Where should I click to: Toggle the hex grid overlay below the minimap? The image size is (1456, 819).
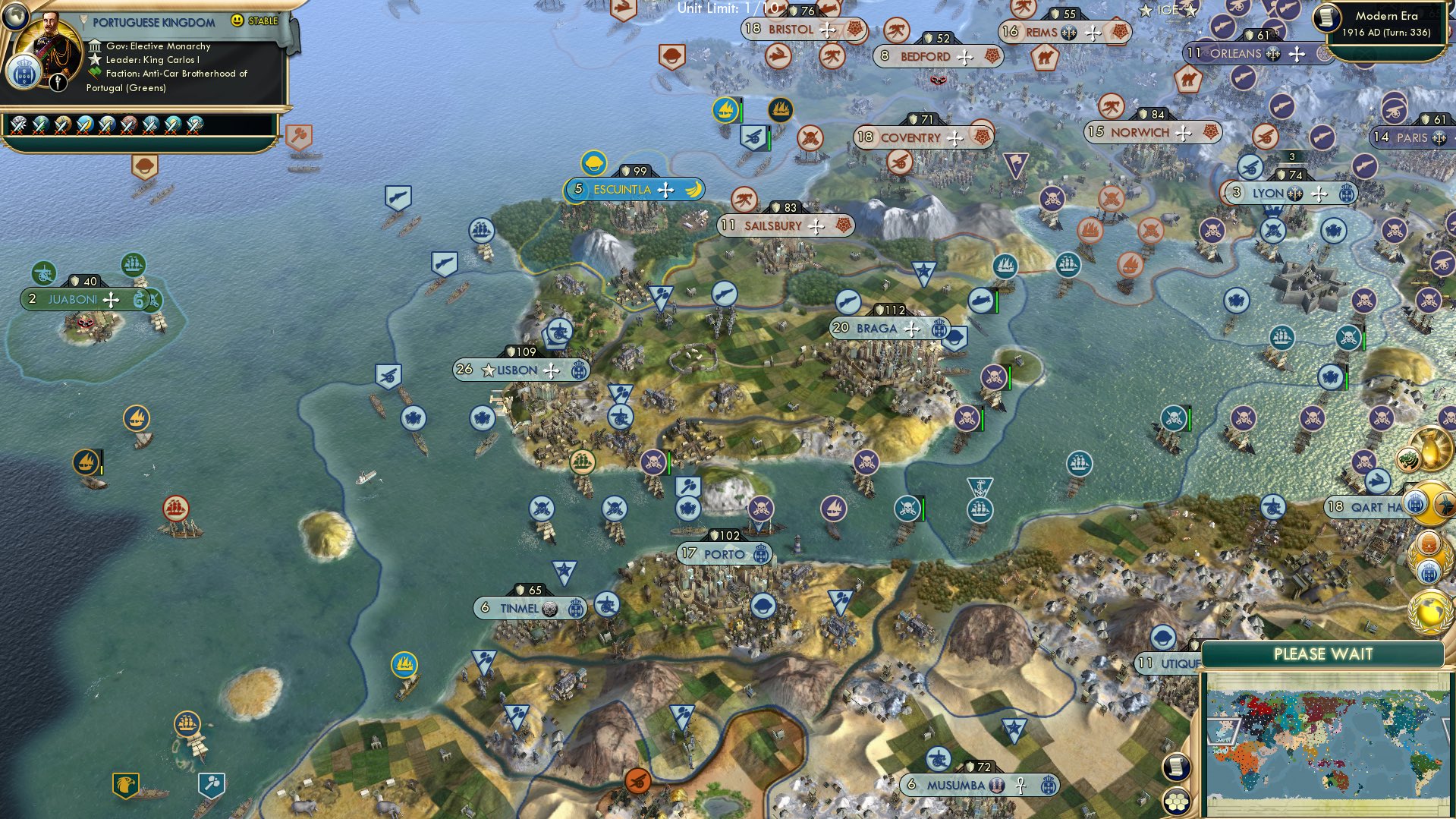click(1176, 802)
